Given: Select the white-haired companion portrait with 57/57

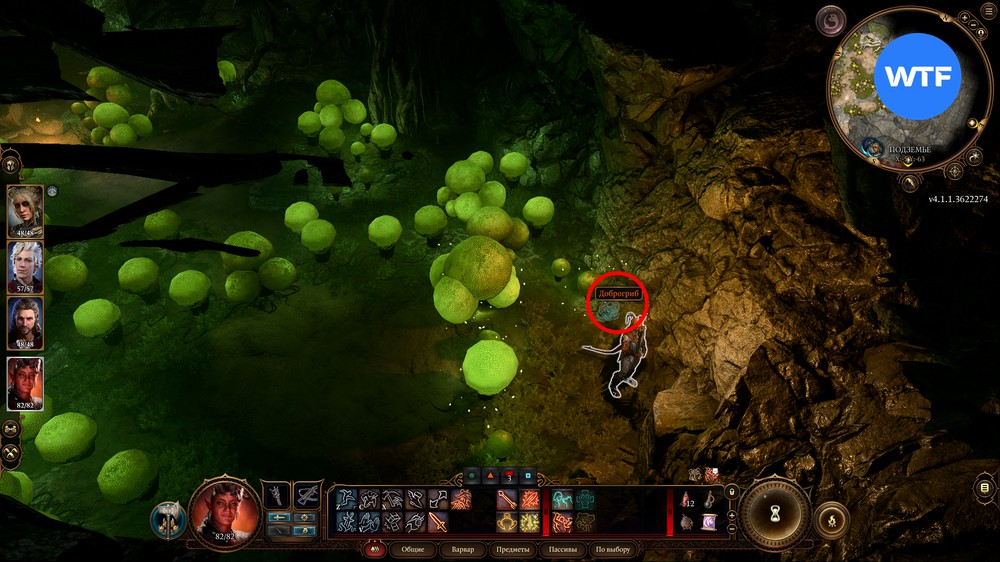Looking at the screenshot, I should 25,267.
